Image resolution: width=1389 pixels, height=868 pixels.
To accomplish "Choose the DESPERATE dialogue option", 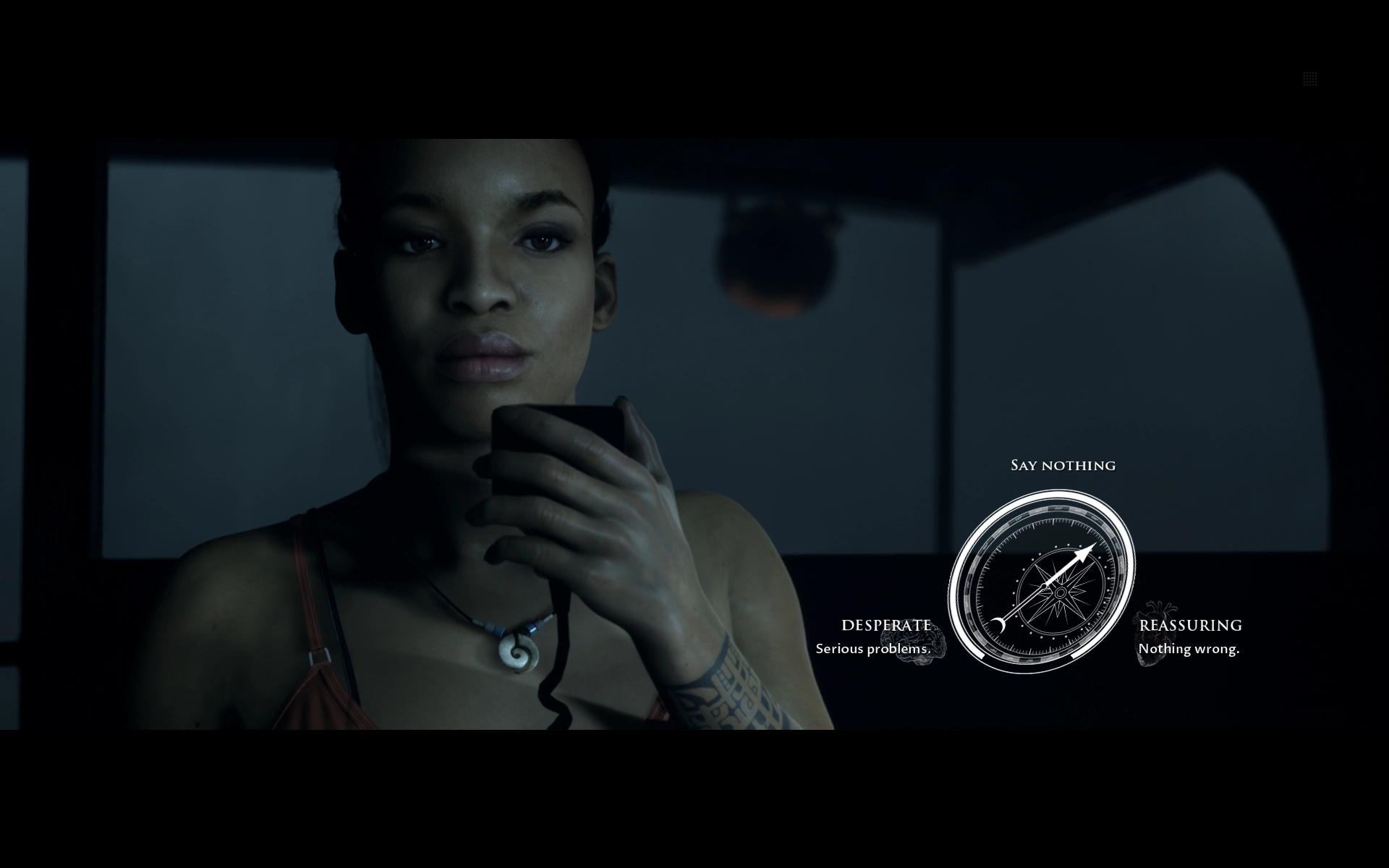I will tap(887, 624).
